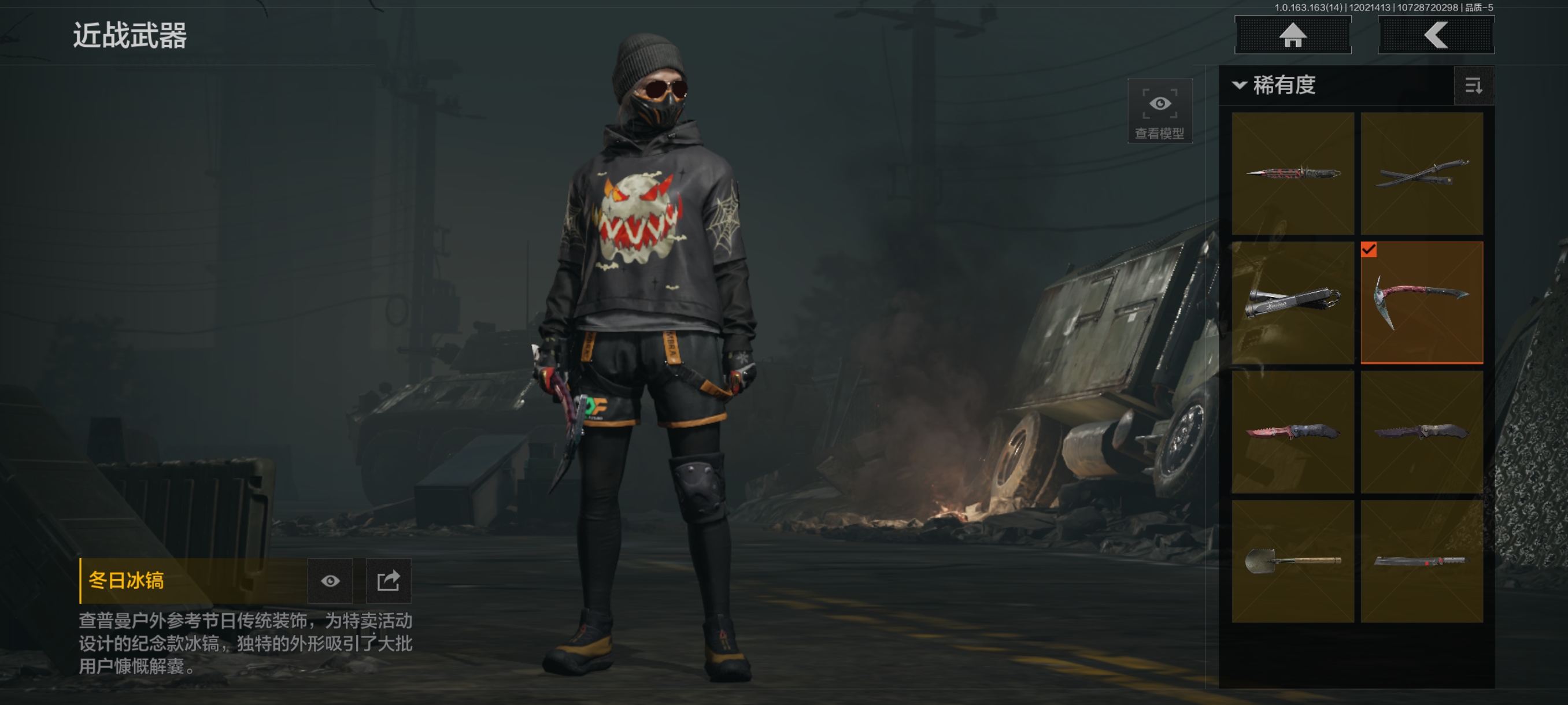The image size is (1568, 705).
Task: Select the checked 冬日冰镐 ice axe tile
Action: 1421,302
